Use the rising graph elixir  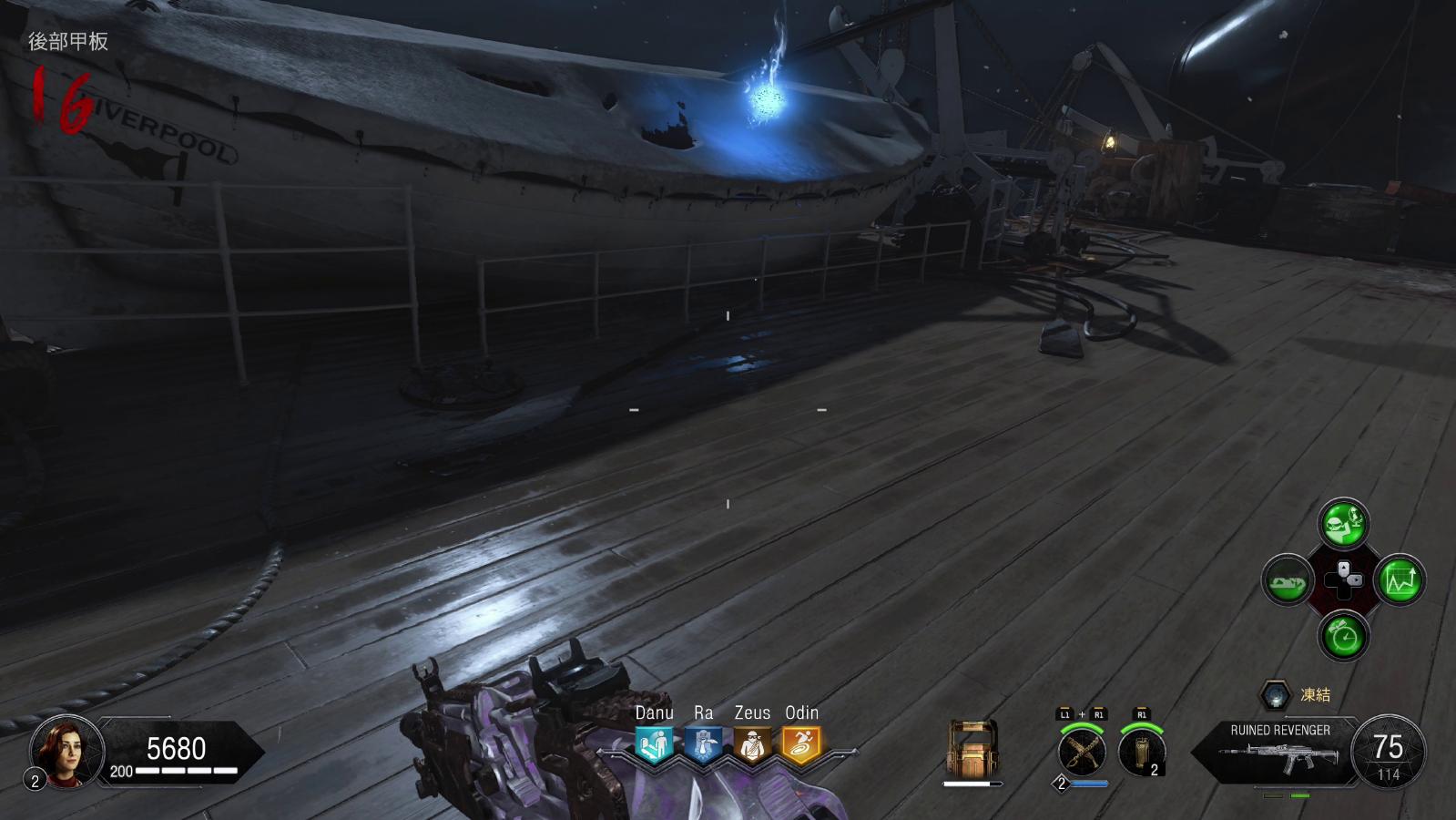(x=1400, y=580)
